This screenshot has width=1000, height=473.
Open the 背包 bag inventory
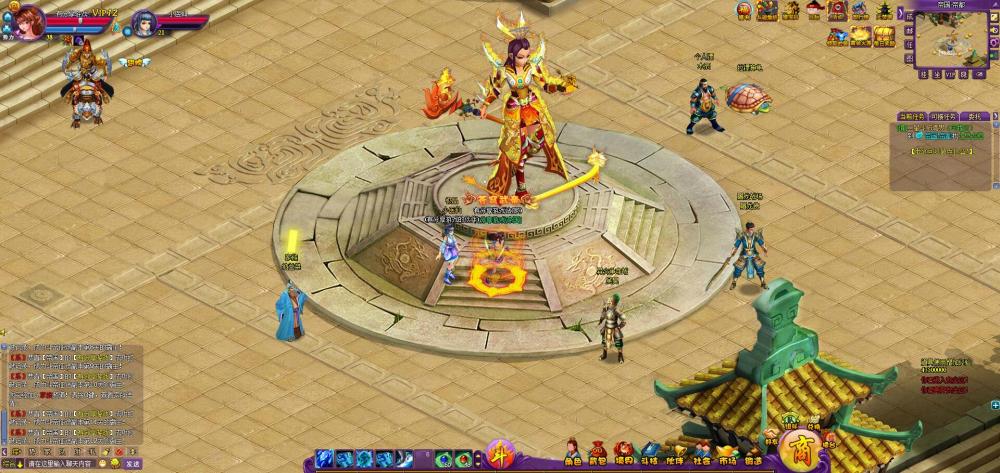[598, 453]
